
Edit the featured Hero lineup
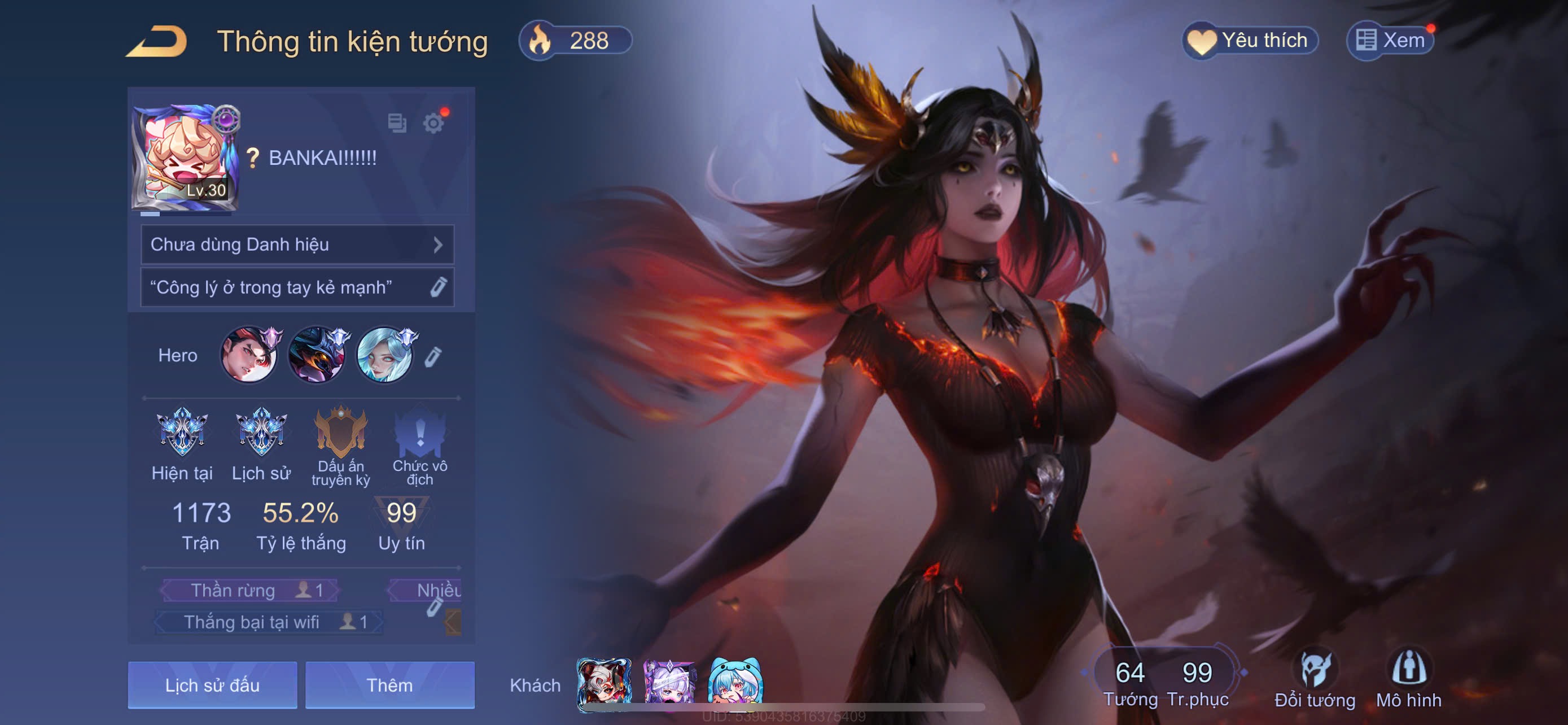(432, 357)
